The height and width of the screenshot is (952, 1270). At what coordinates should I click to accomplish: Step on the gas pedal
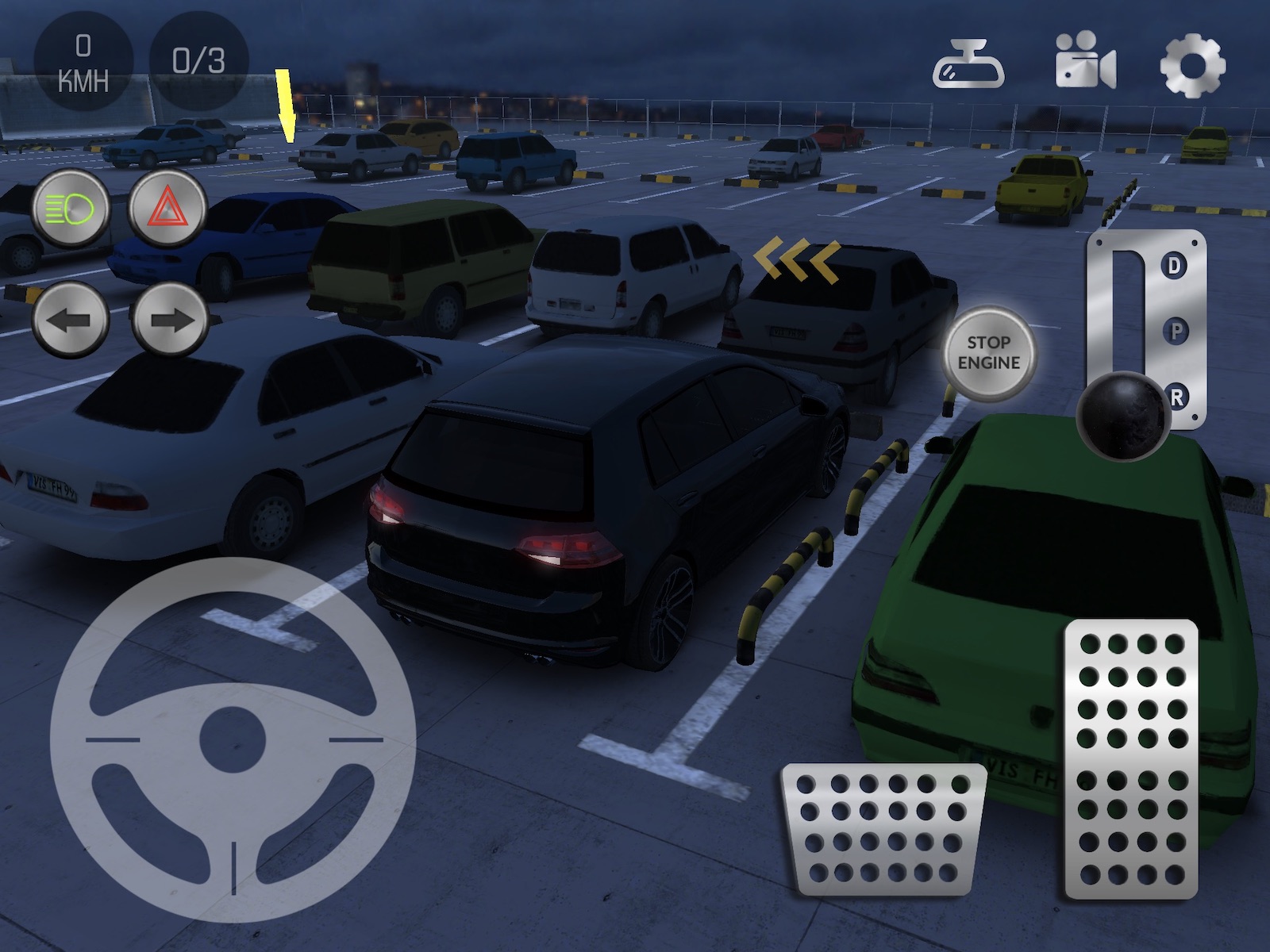(1131, 759)
